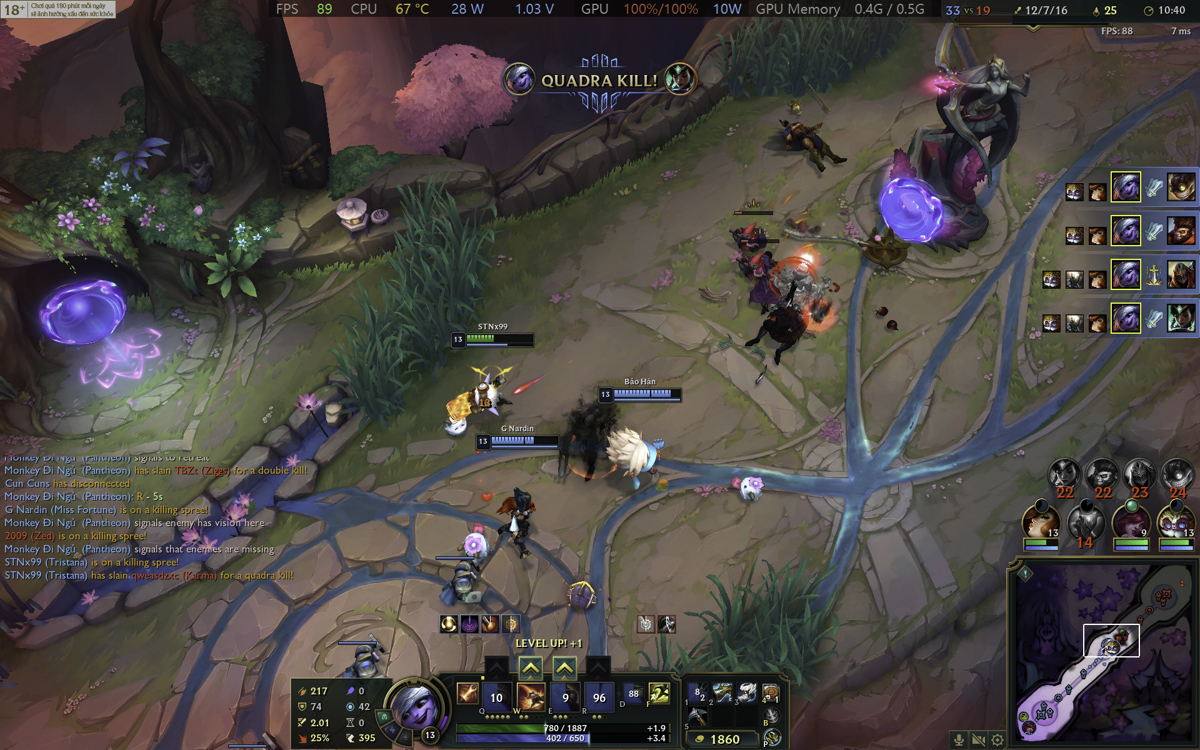Select the pickaxe item in slot 5
Image resolution: width=1200 pixels, height=750 pixels.
point(697,716)
